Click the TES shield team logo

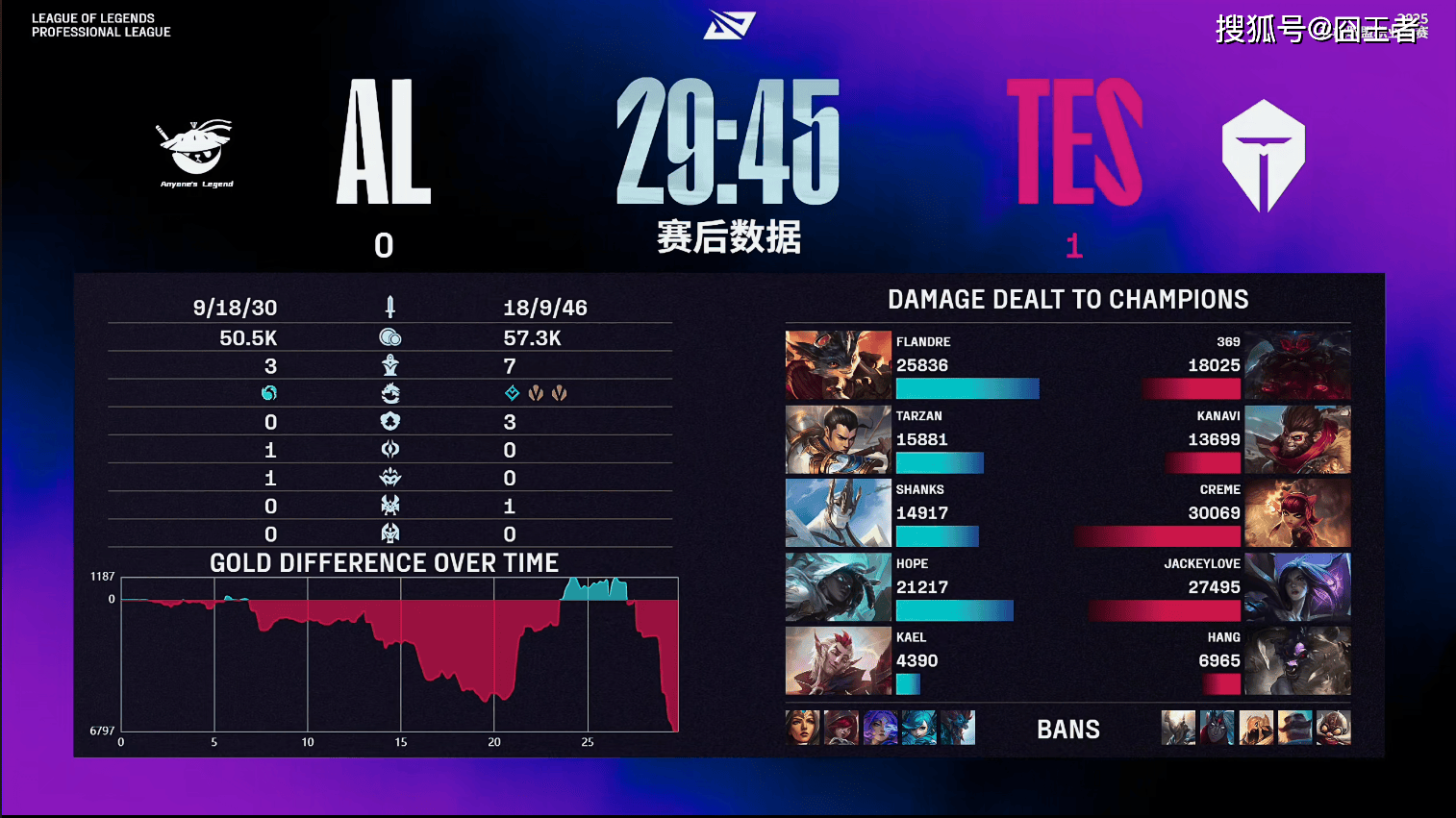coord(1263,155)
